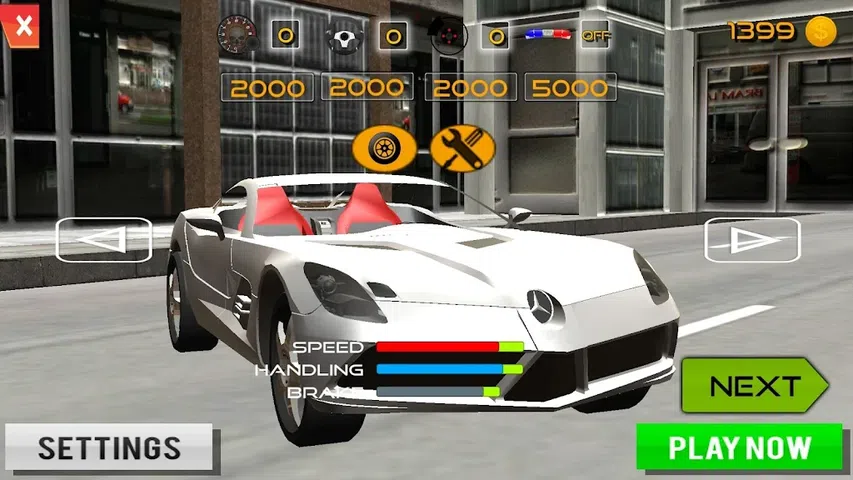Click the green NEXT arrow button
Screen dimensions: 853x480
coord(754,386)
